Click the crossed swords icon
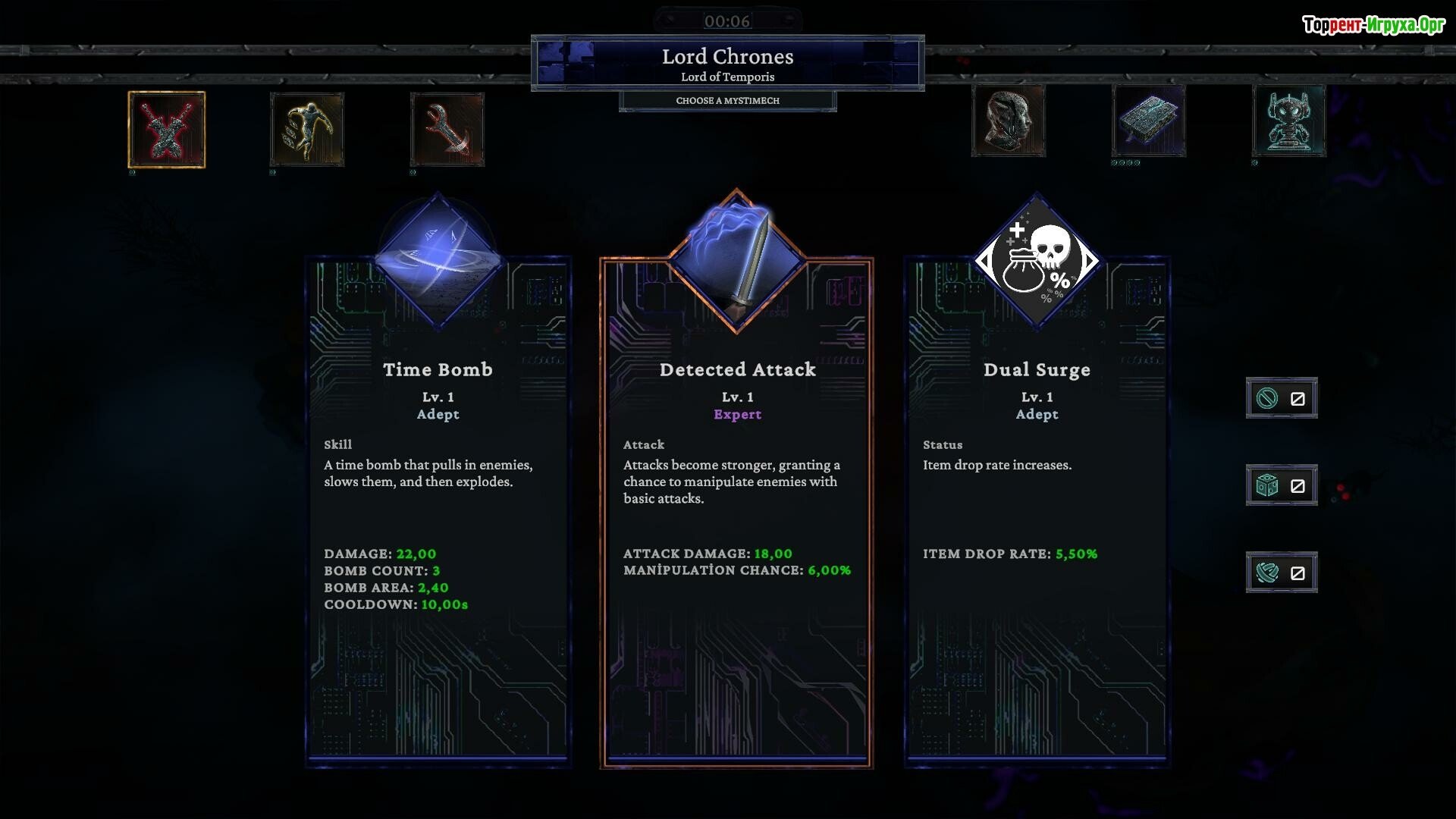The height and width of the screenshot is (819, 1456). click(x=167, y=130)
